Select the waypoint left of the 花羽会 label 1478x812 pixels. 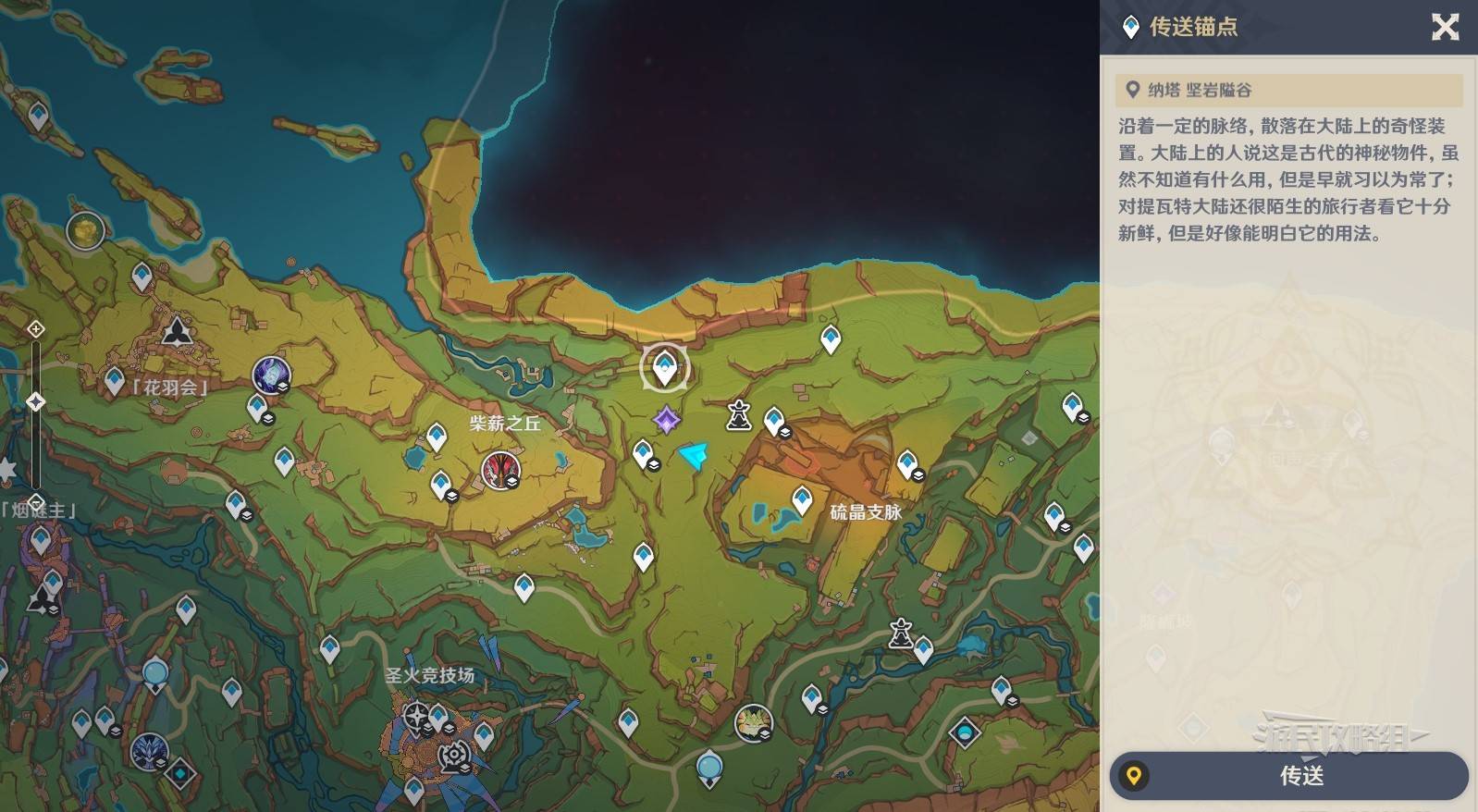[115, 380]
